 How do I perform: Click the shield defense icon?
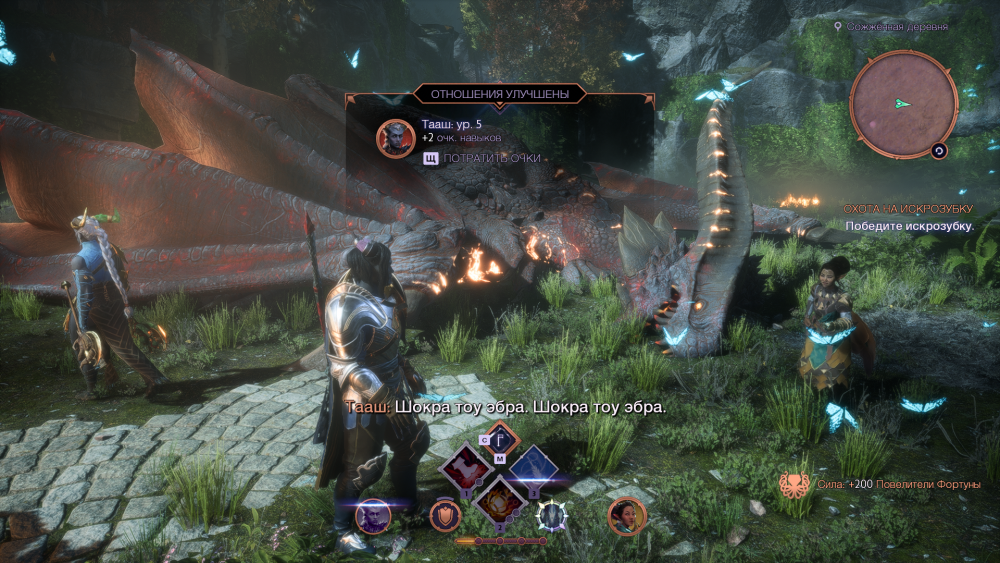[445, 515]
